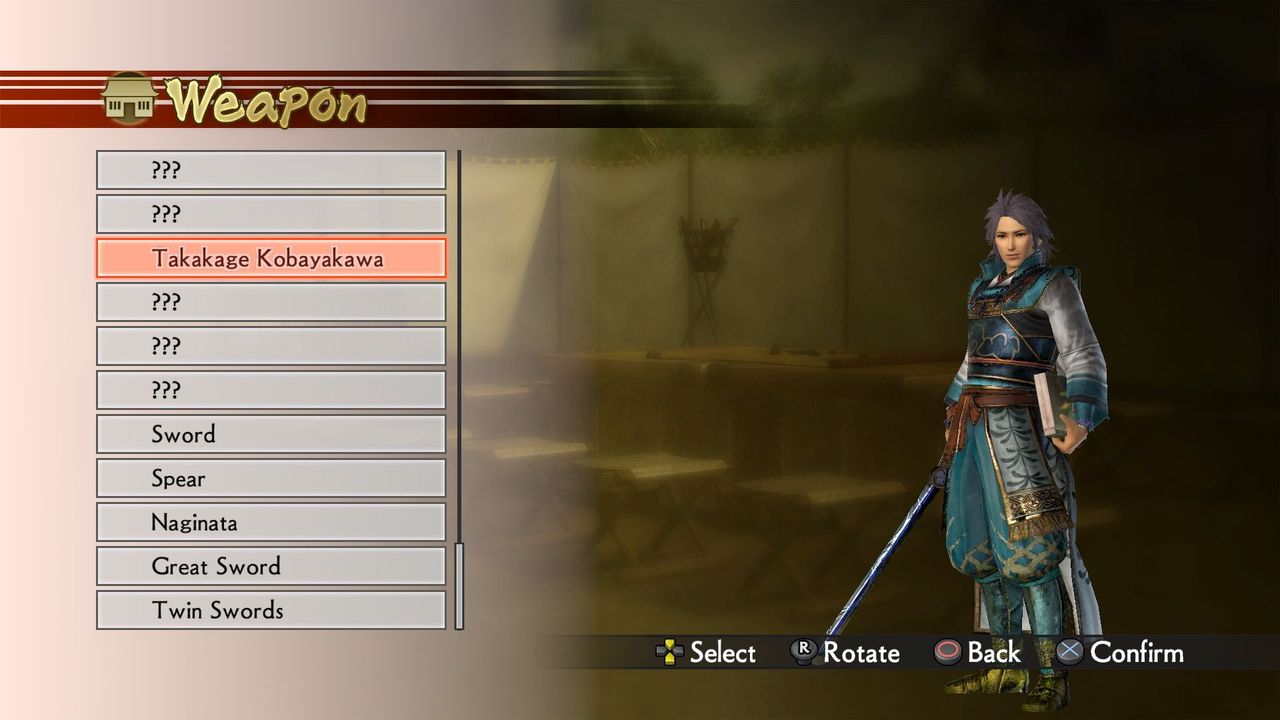Click the X Confirm icon
Image resolution: width=1280 pixels, height=720 pixels.
pyautogui.click(x=1072, y=653)
